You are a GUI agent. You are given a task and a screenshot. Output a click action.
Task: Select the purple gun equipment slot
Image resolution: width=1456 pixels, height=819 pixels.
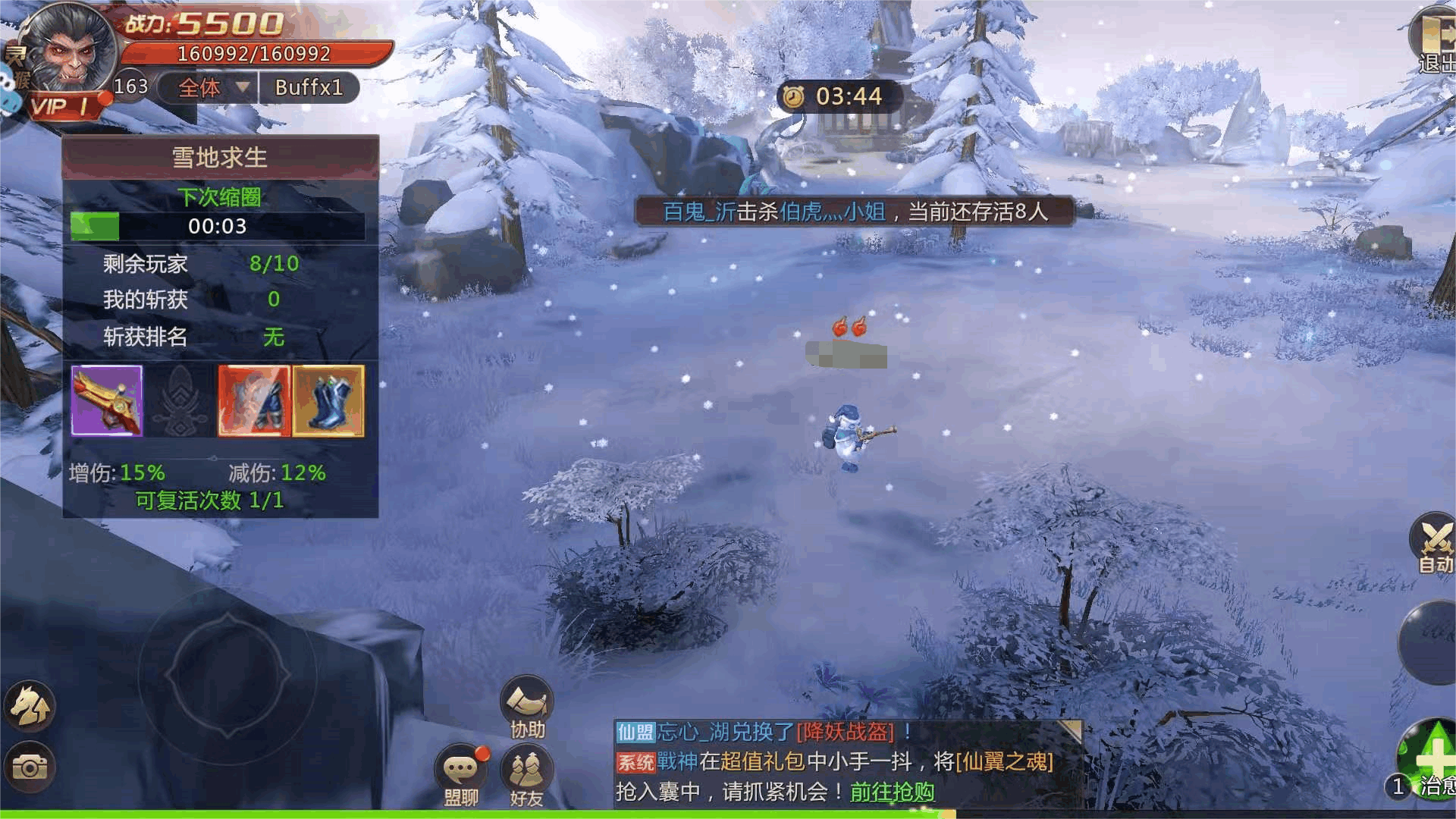point(107,400)
